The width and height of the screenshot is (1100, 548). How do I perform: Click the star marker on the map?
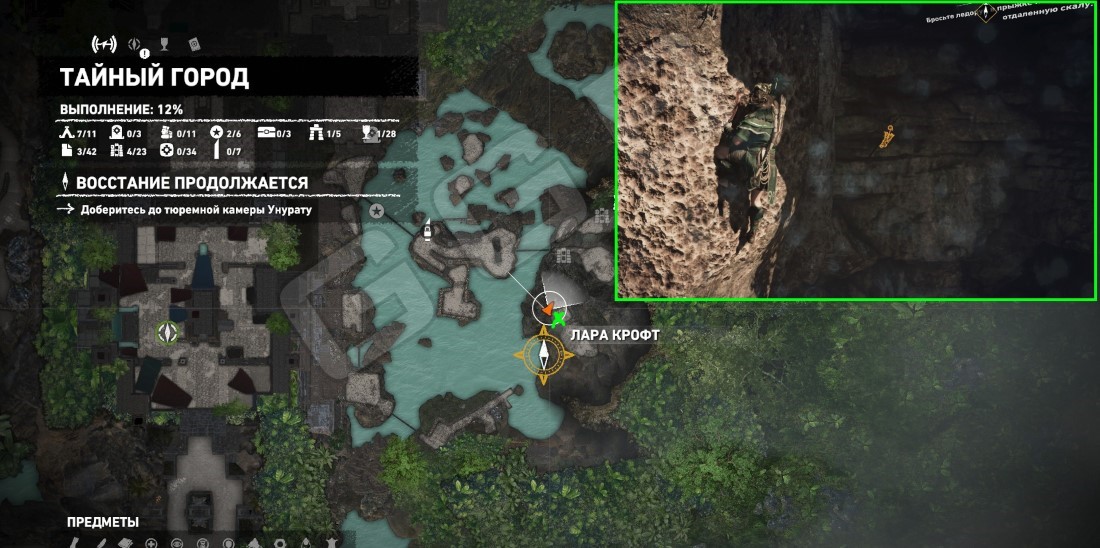377,211
